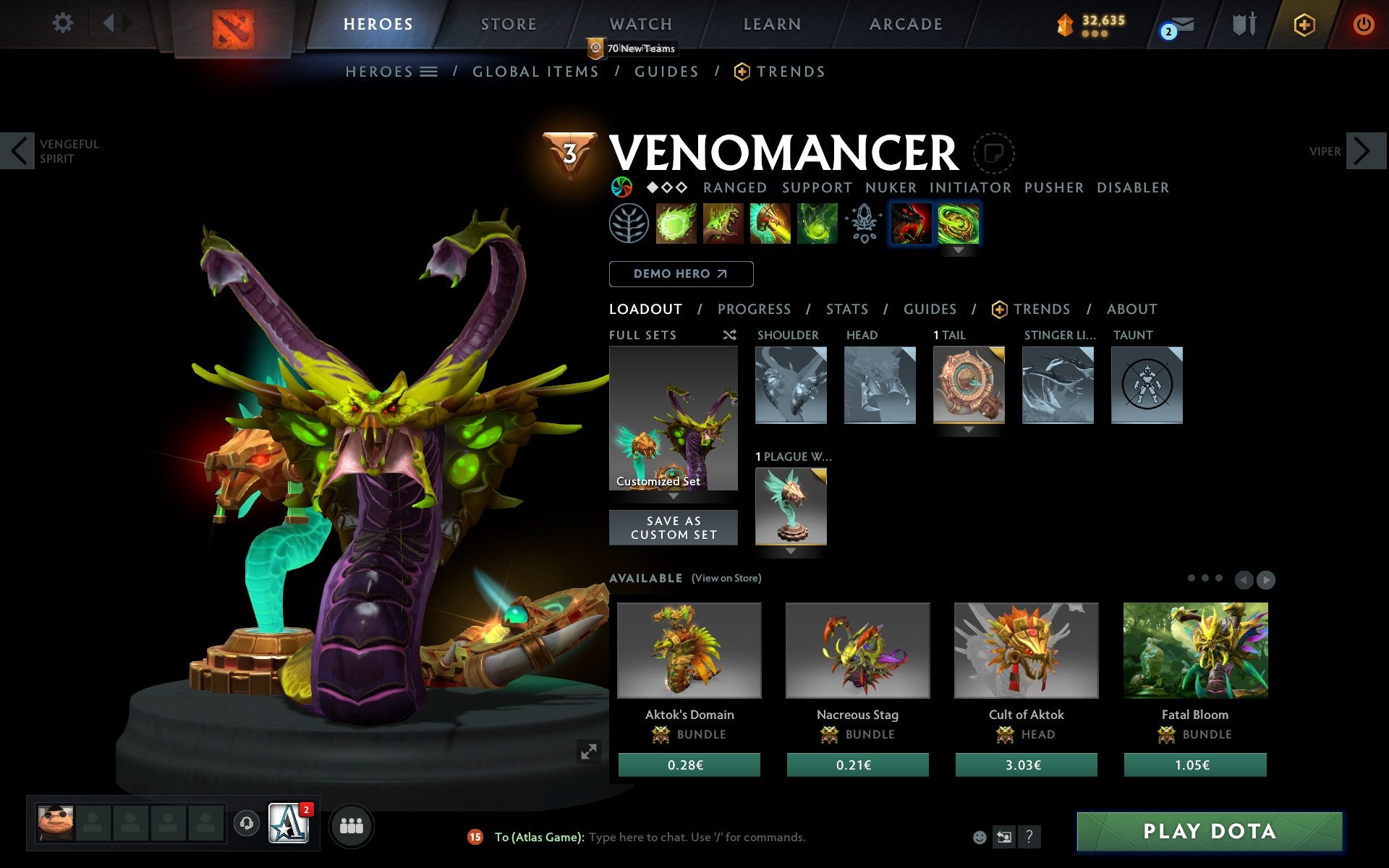
Task: Click the Stinger slot thumbnail to equip it
Action: 1058,386
